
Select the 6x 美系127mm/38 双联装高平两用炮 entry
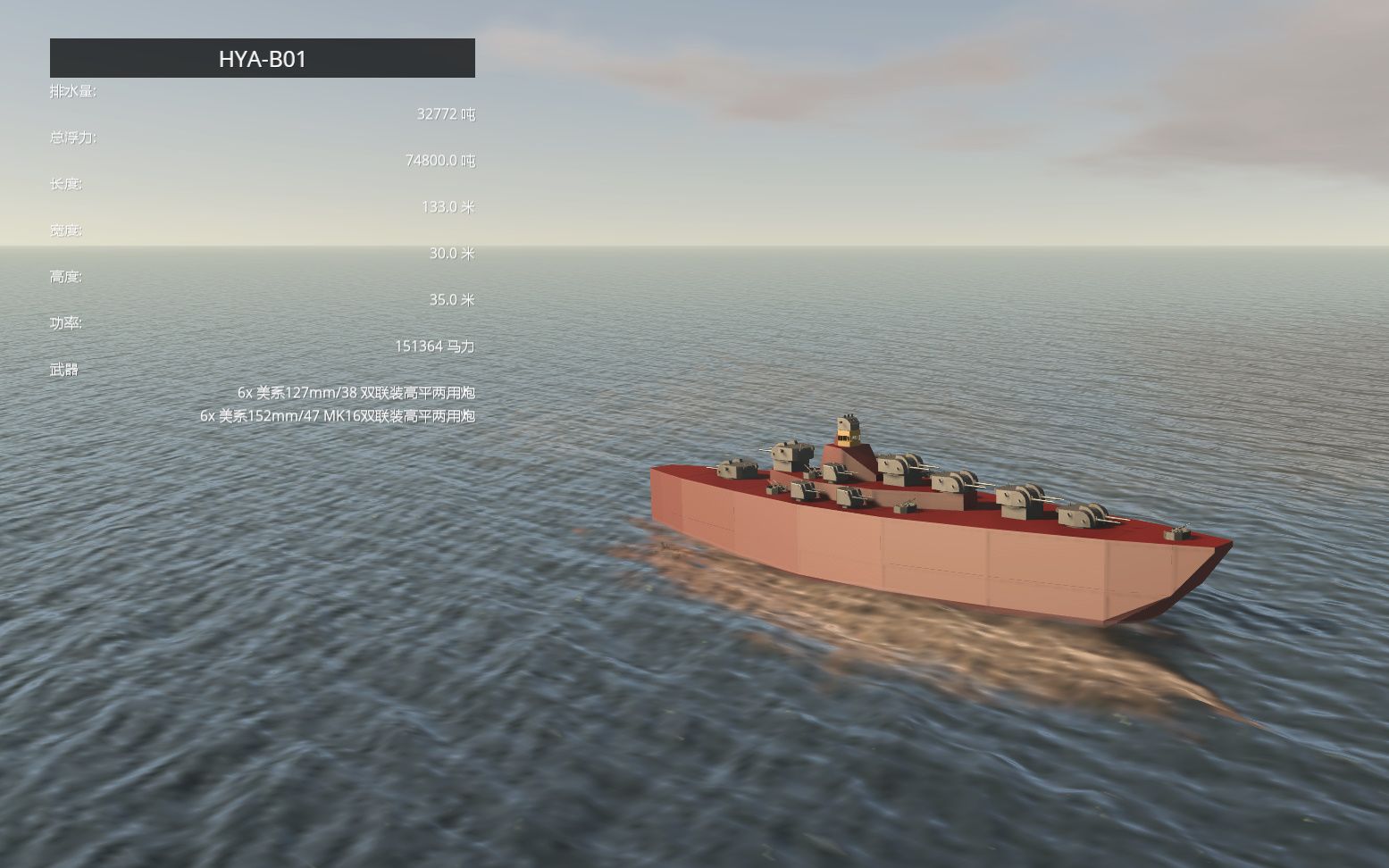pyautogui.click(x=357, y=391)
